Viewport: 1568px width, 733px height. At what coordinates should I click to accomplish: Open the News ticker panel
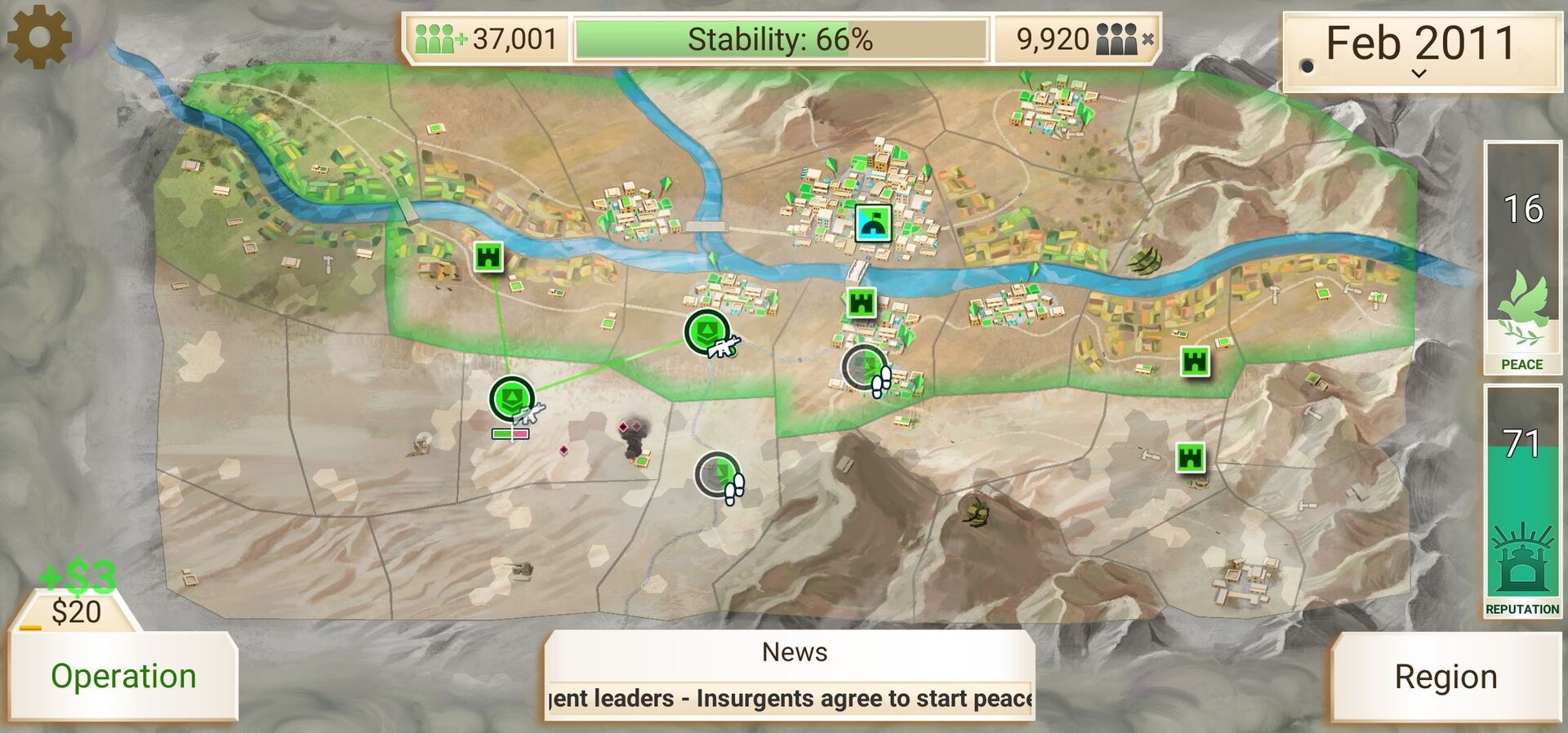click(789, 675)
